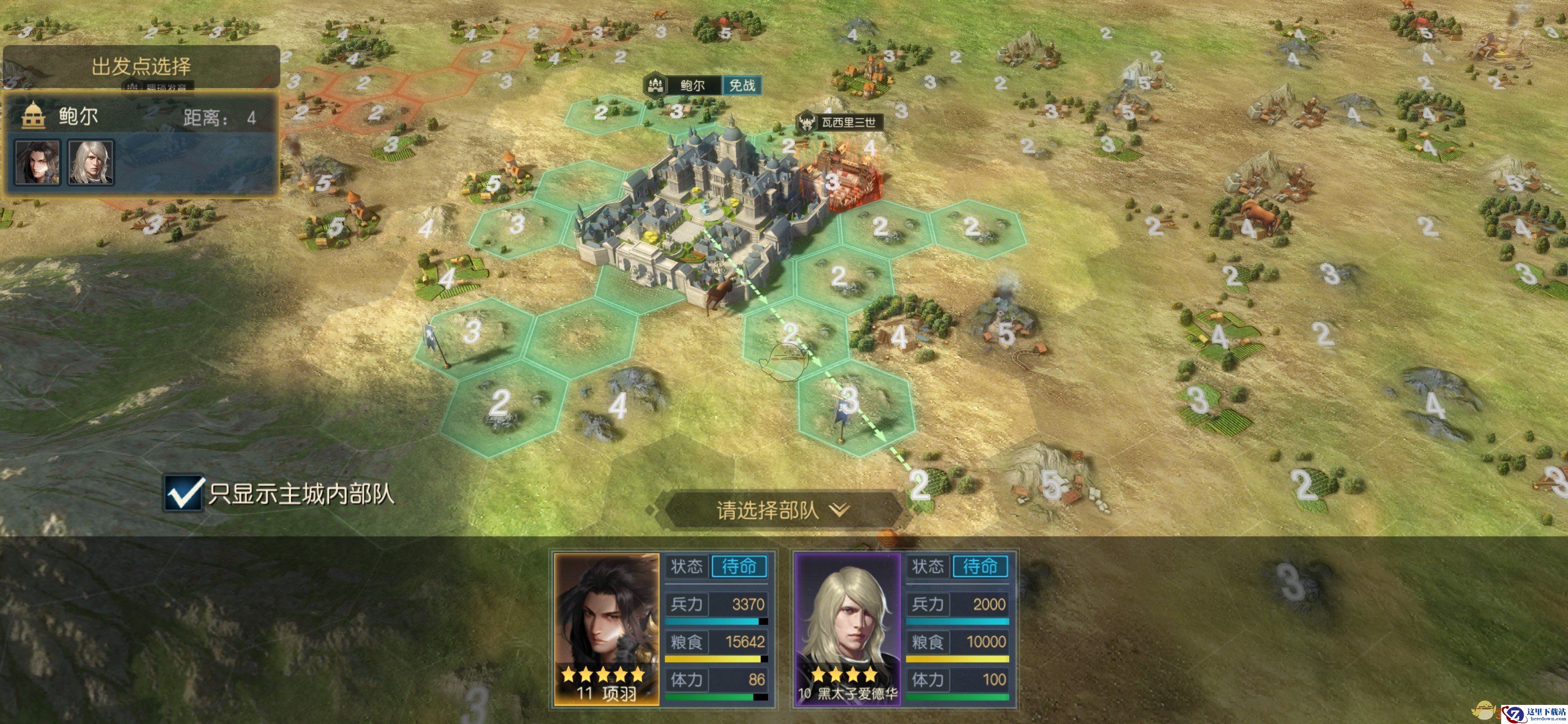This screenshot has height=724, width=1568.
Task: Click the dark-haired hero portrait thumbnail
Action: (x=38, y=162)
